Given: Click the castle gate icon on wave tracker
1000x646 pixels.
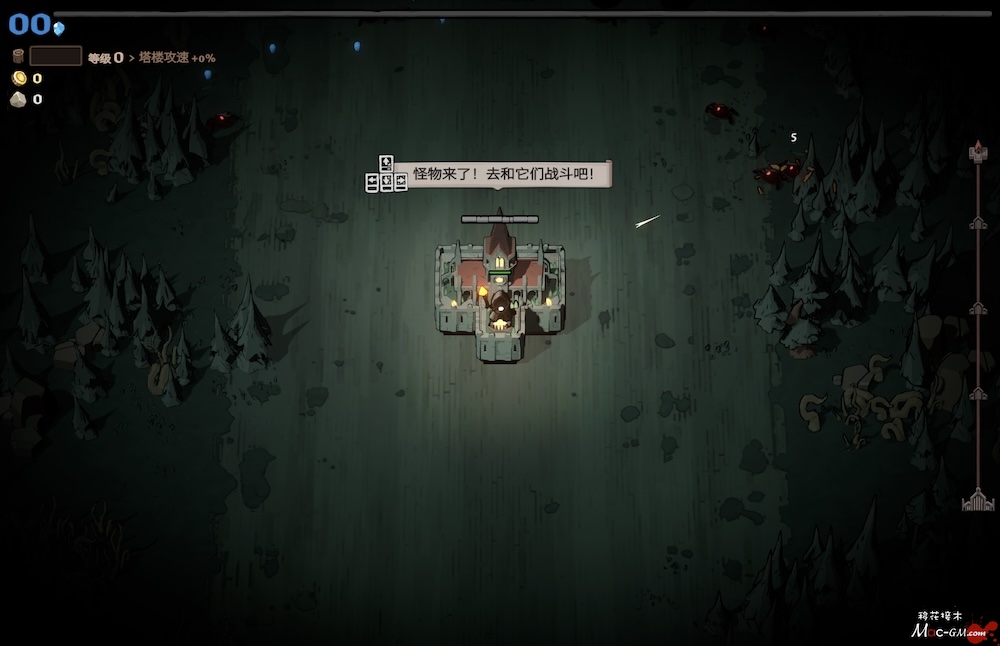Looking at the screenshot, I should (x=977, y=501).
